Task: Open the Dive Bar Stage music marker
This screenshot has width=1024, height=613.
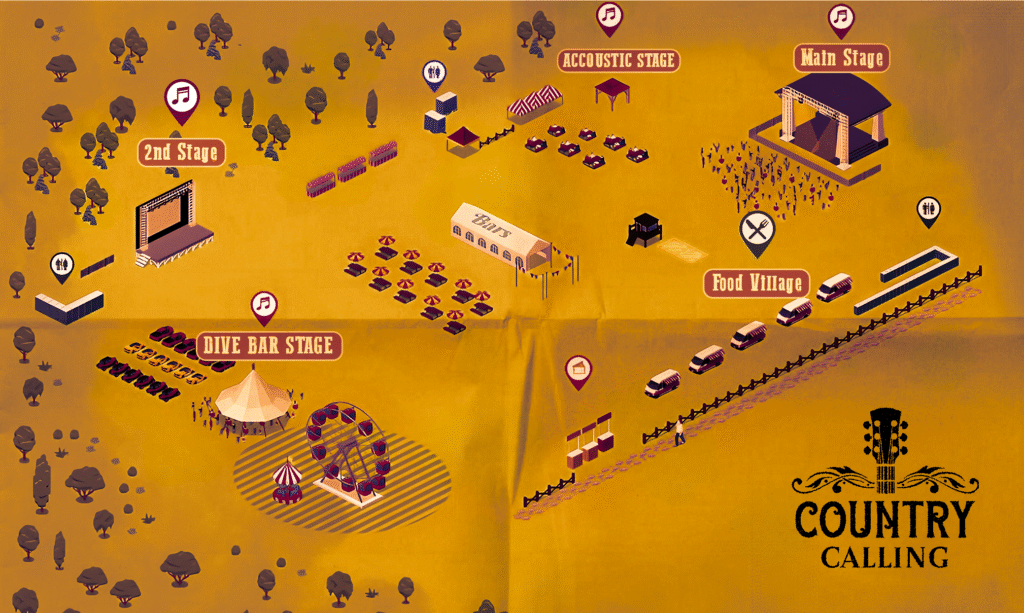Action: 263,304
